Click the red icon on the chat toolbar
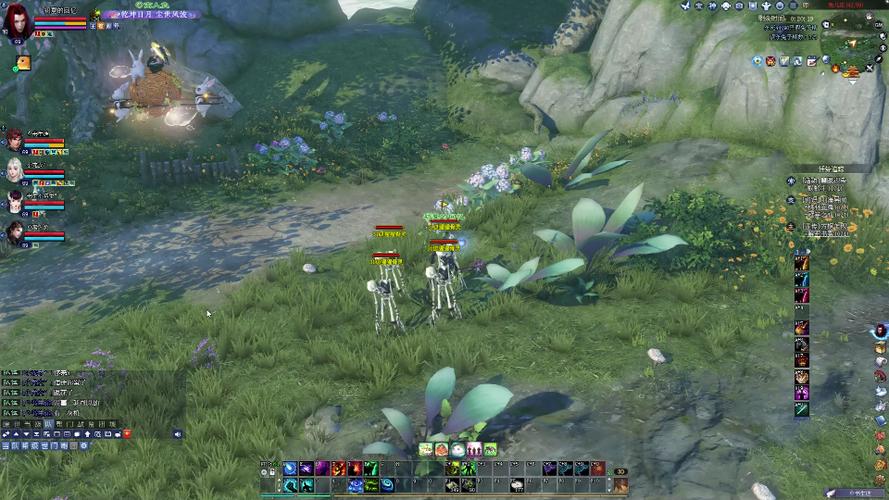889x500 pixels. pyautogui.click(x=127, y=434)
